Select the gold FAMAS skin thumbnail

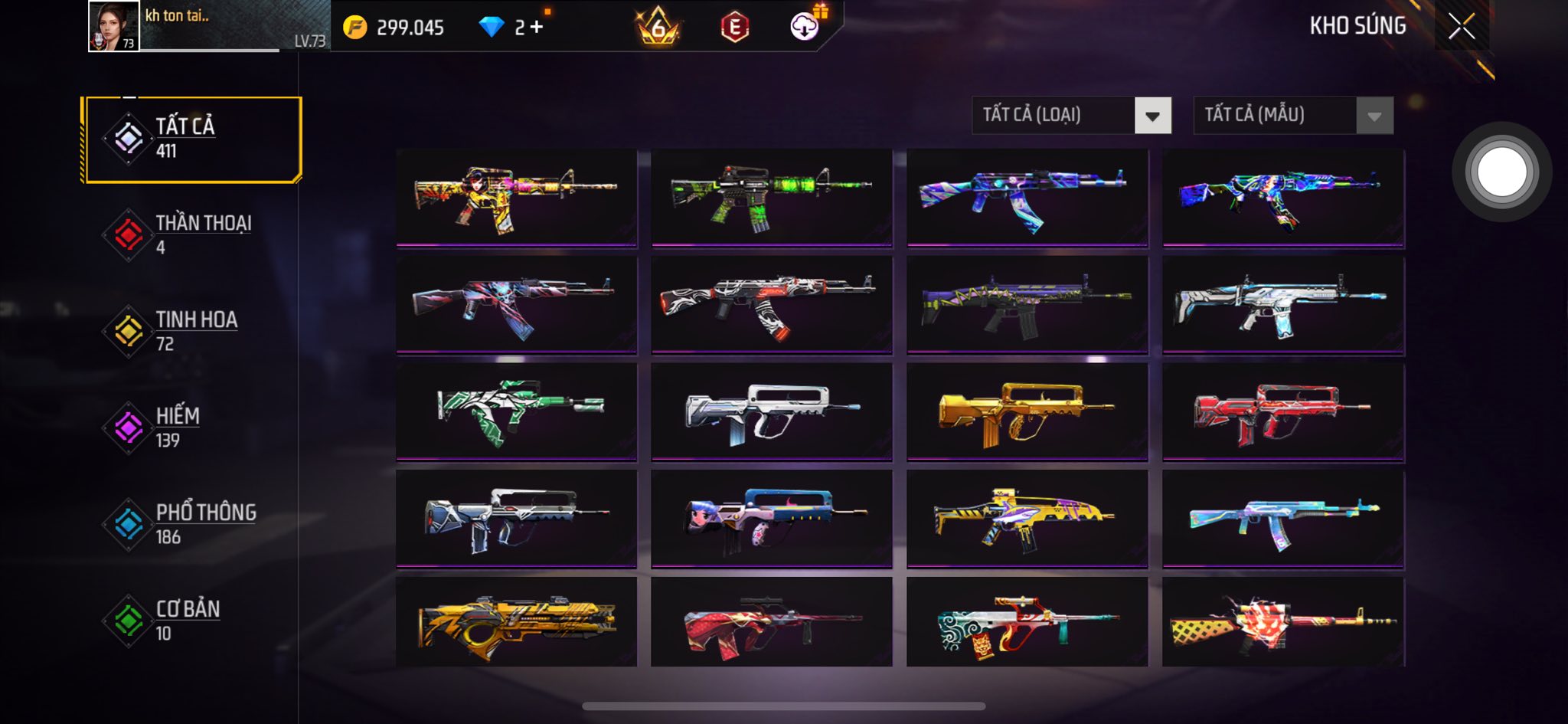[1027, 413]
